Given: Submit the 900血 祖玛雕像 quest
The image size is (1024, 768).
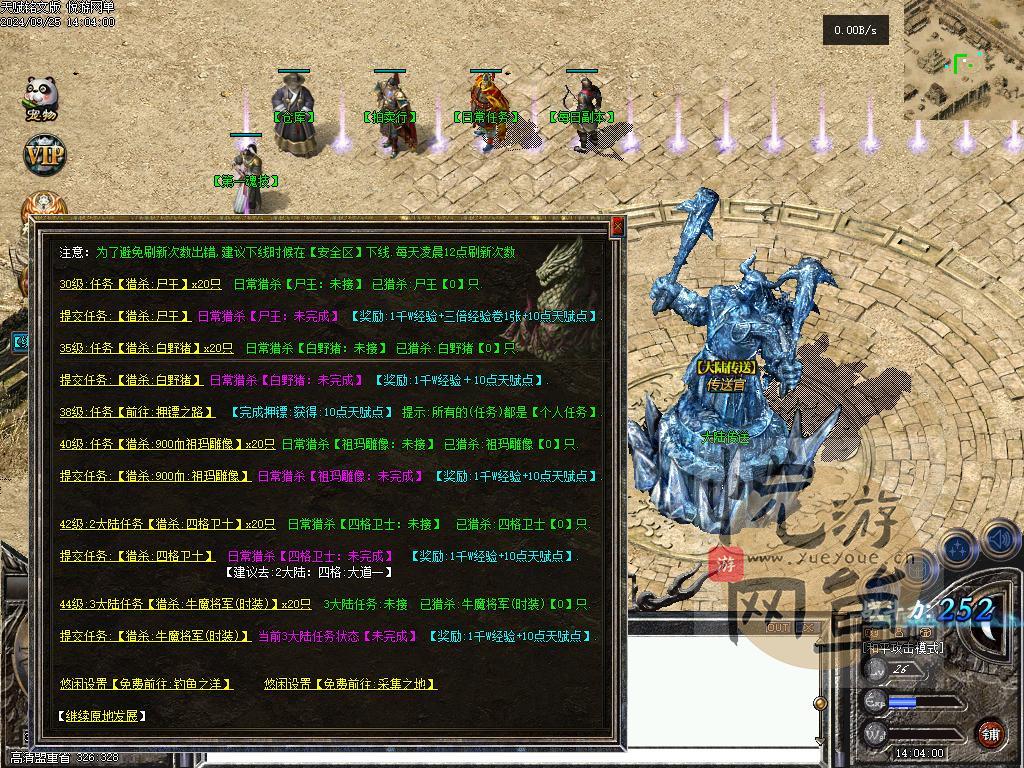Looking at the screenshot, I should 154,476.
